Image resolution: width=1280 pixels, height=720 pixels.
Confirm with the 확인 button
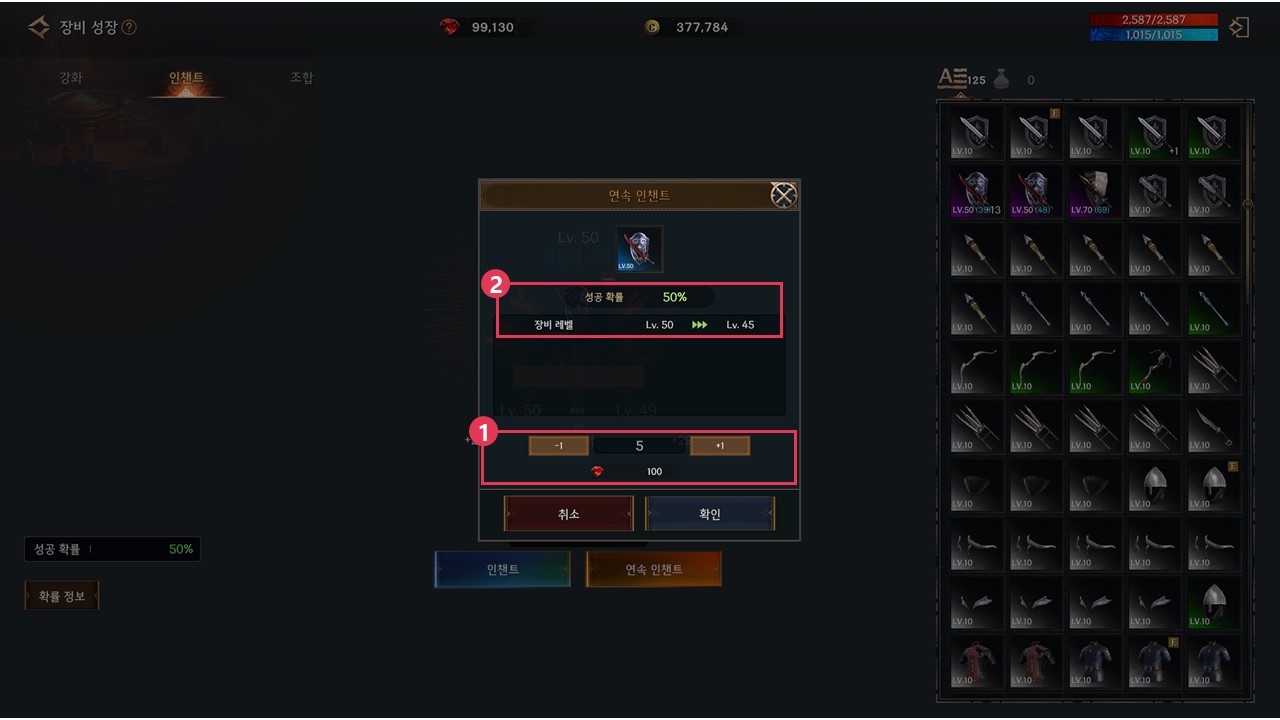pos(709,514)
